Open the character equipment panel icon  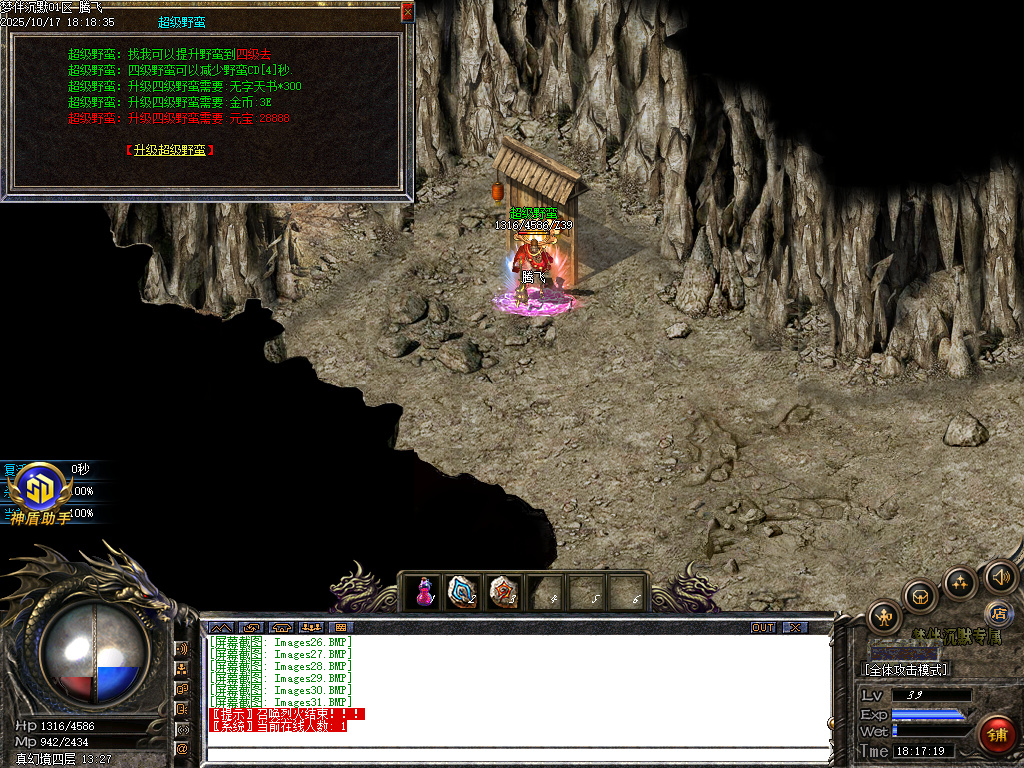click(885, 617)
